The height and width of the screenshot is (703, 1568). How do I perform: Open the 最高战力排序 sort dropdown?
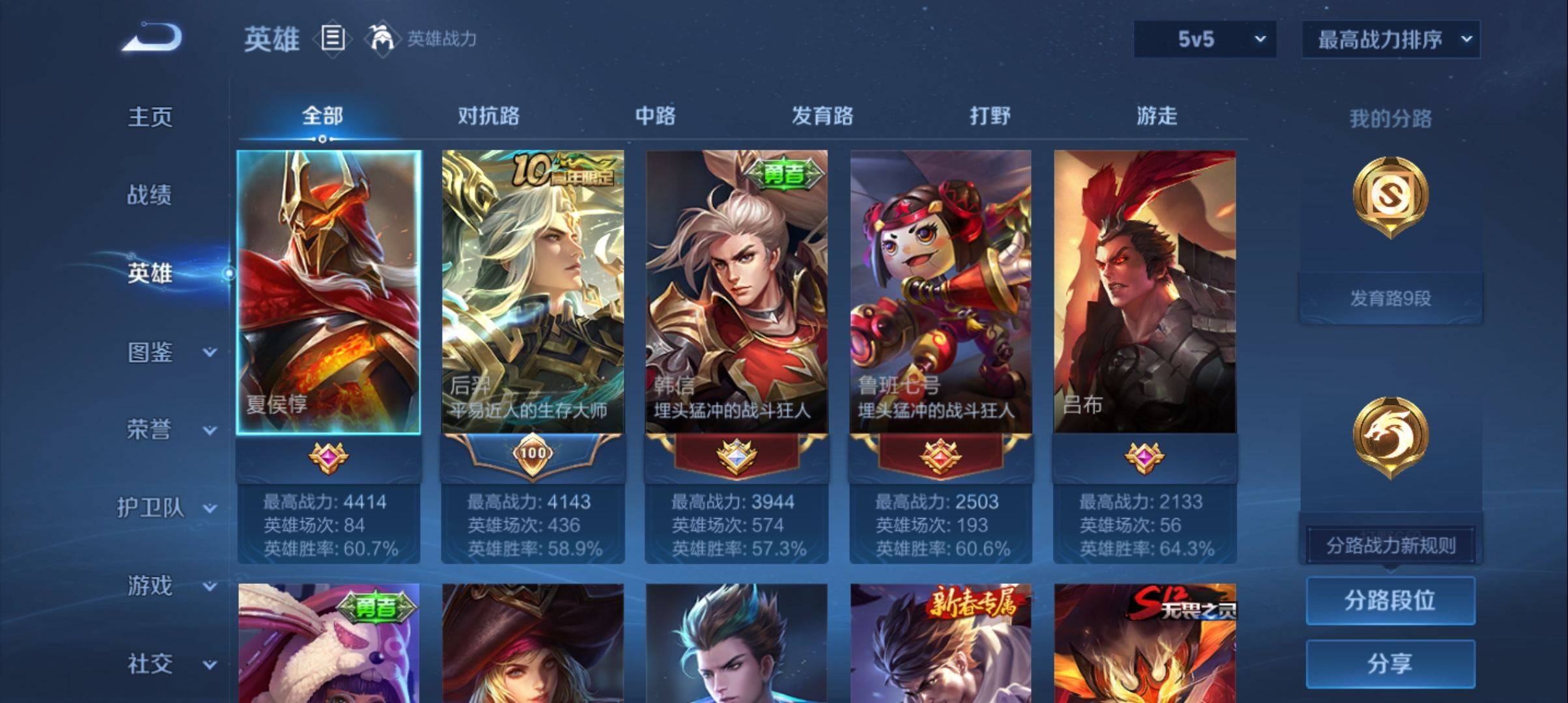click(x=1391, y=39)
